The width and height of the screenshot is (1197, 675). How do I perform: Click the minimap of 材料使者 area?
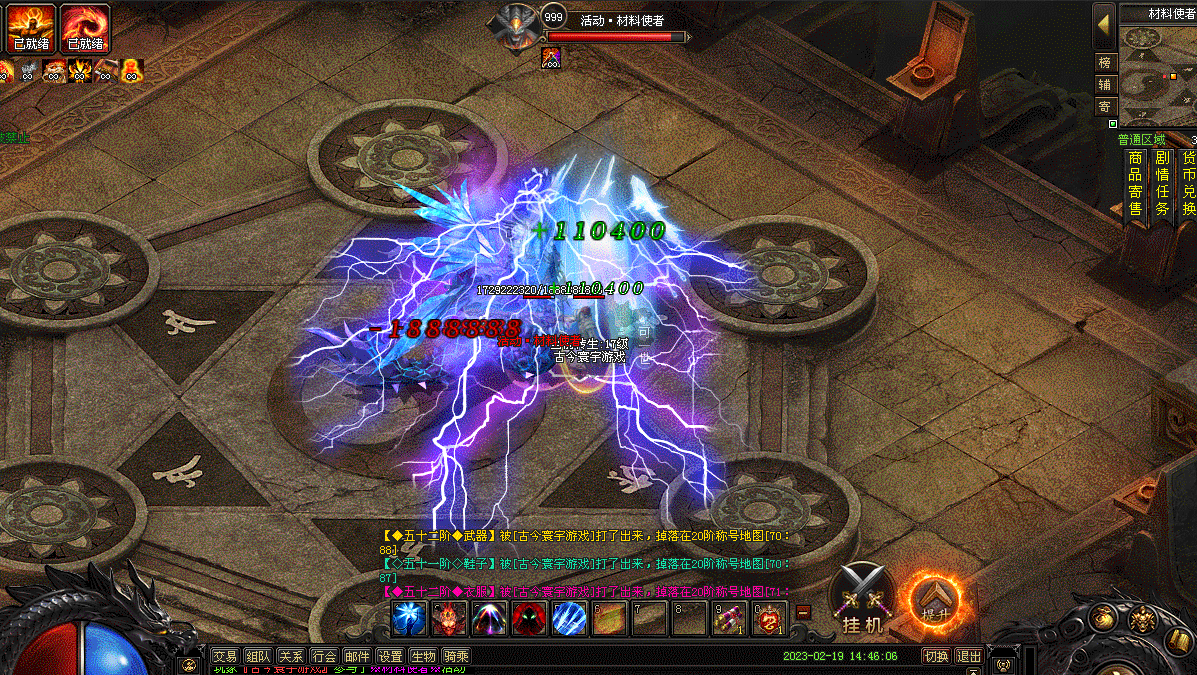pyautogui.click(x=1157, y=72)
